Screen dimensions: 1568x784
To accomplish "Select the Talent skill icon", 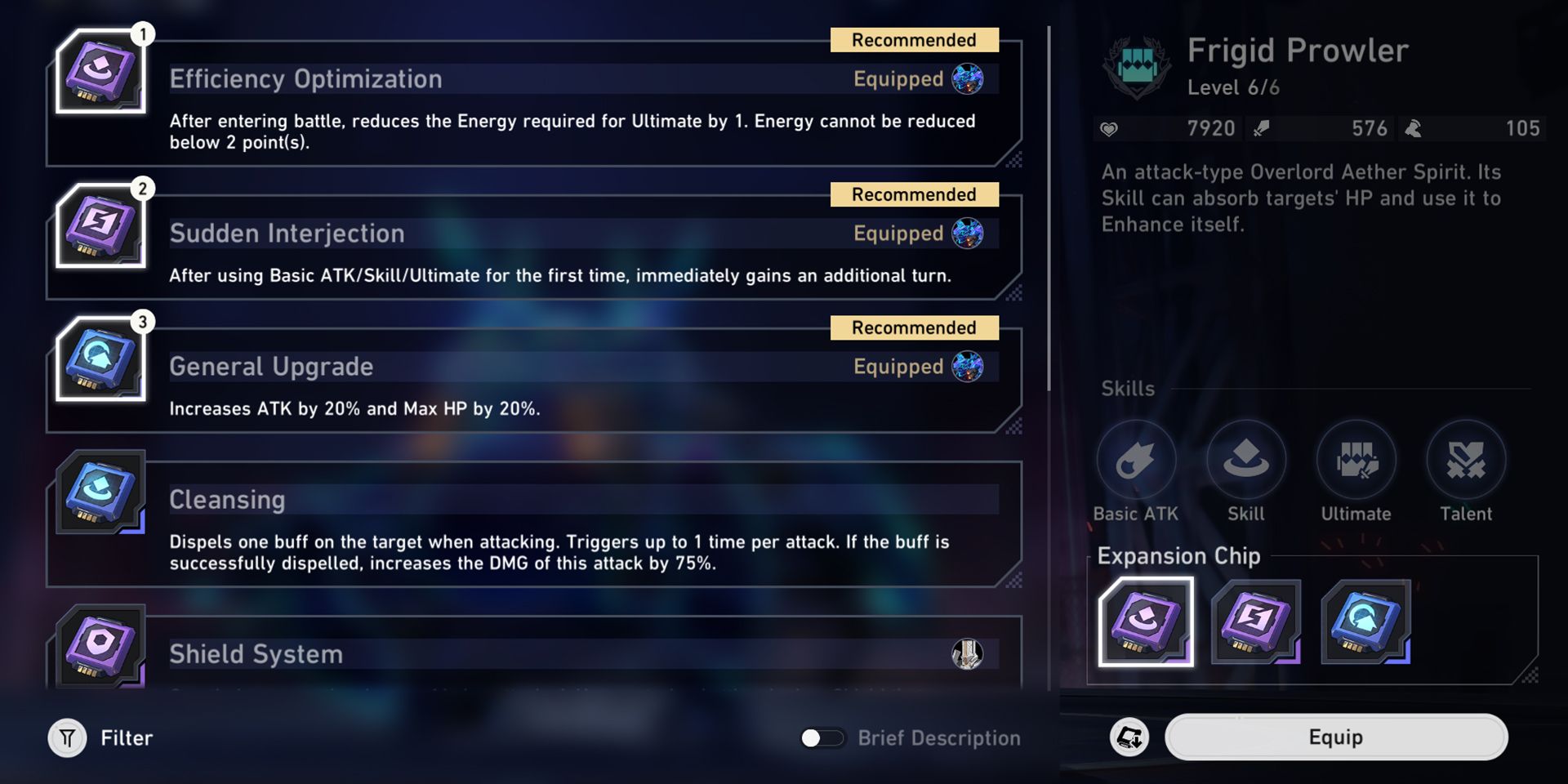I will pos(1466,459).
